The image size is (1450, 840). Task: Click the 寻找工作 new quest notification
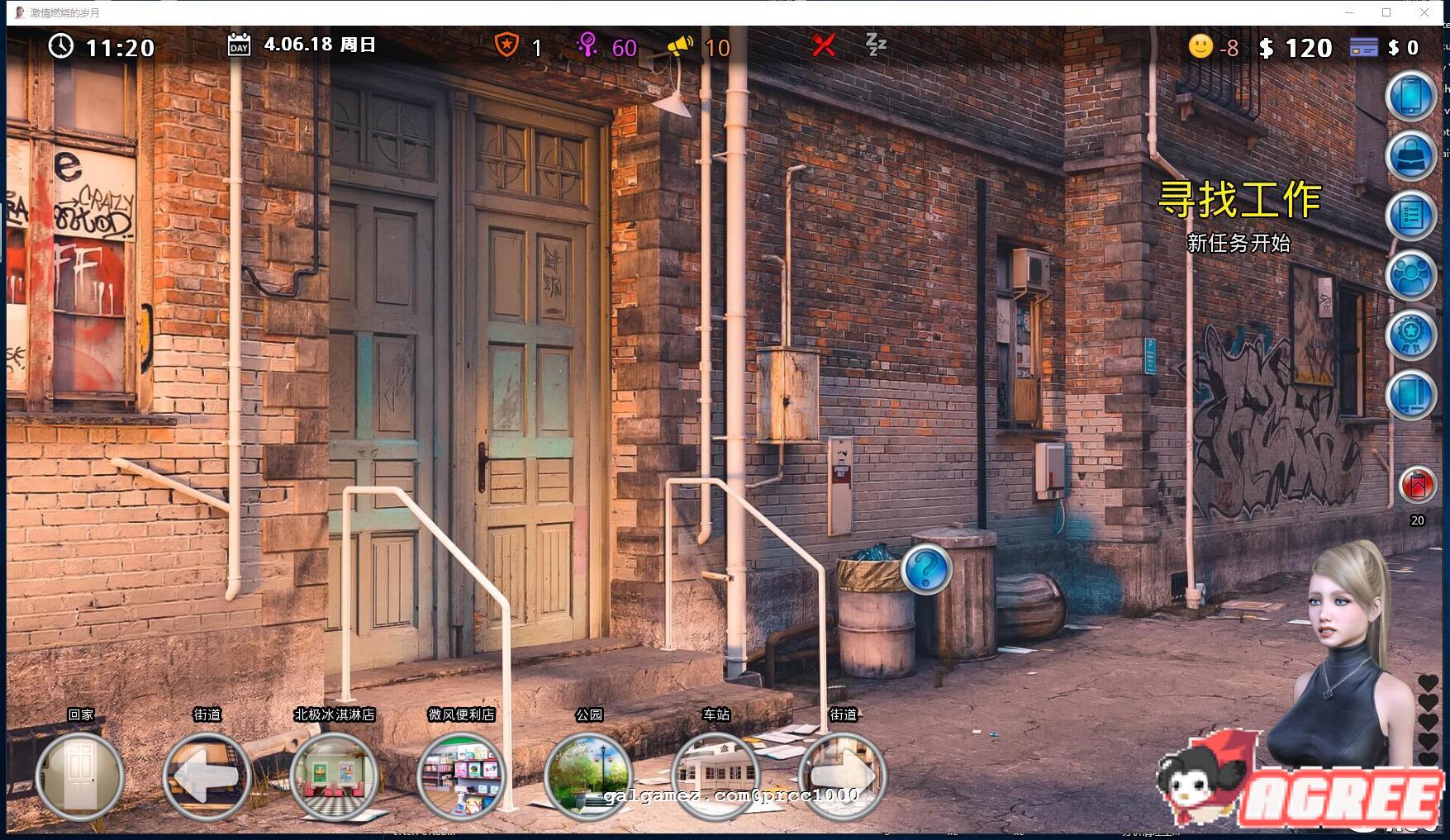[x=1238, y=201]
